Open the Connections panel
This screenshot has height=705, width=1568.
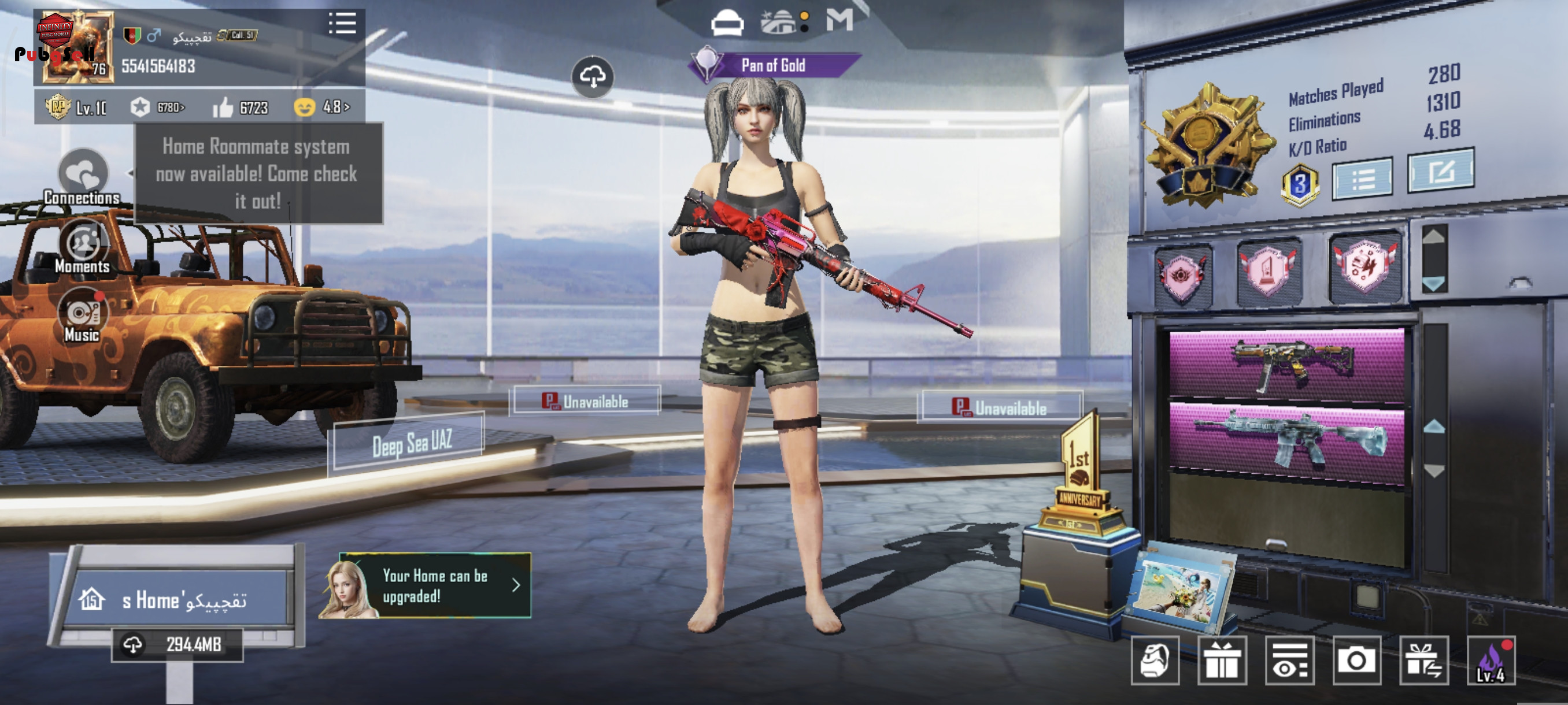pos(83,177)
